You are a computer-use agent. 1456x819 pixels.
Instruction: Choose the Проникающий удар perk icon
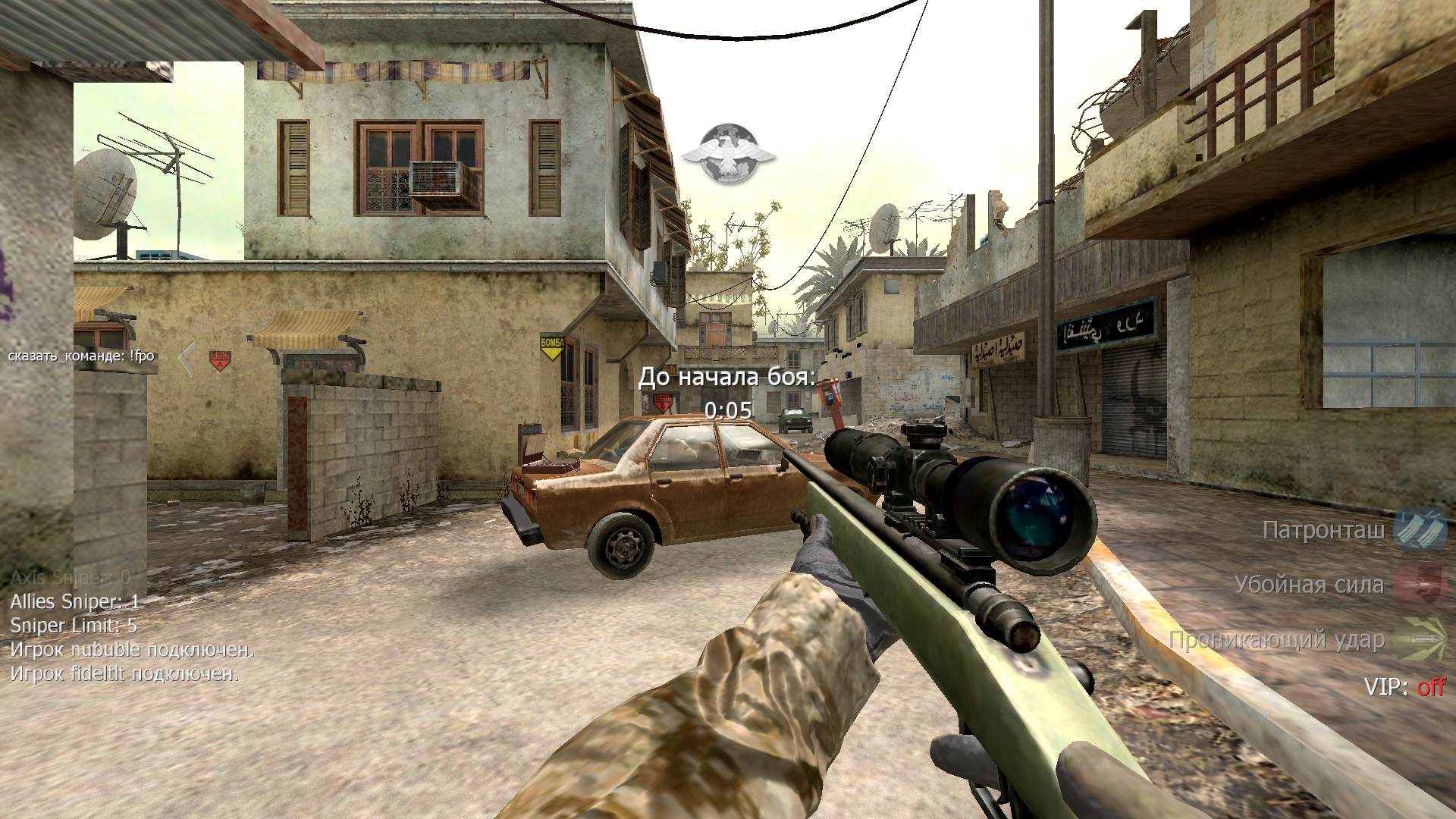[1420, 639]
